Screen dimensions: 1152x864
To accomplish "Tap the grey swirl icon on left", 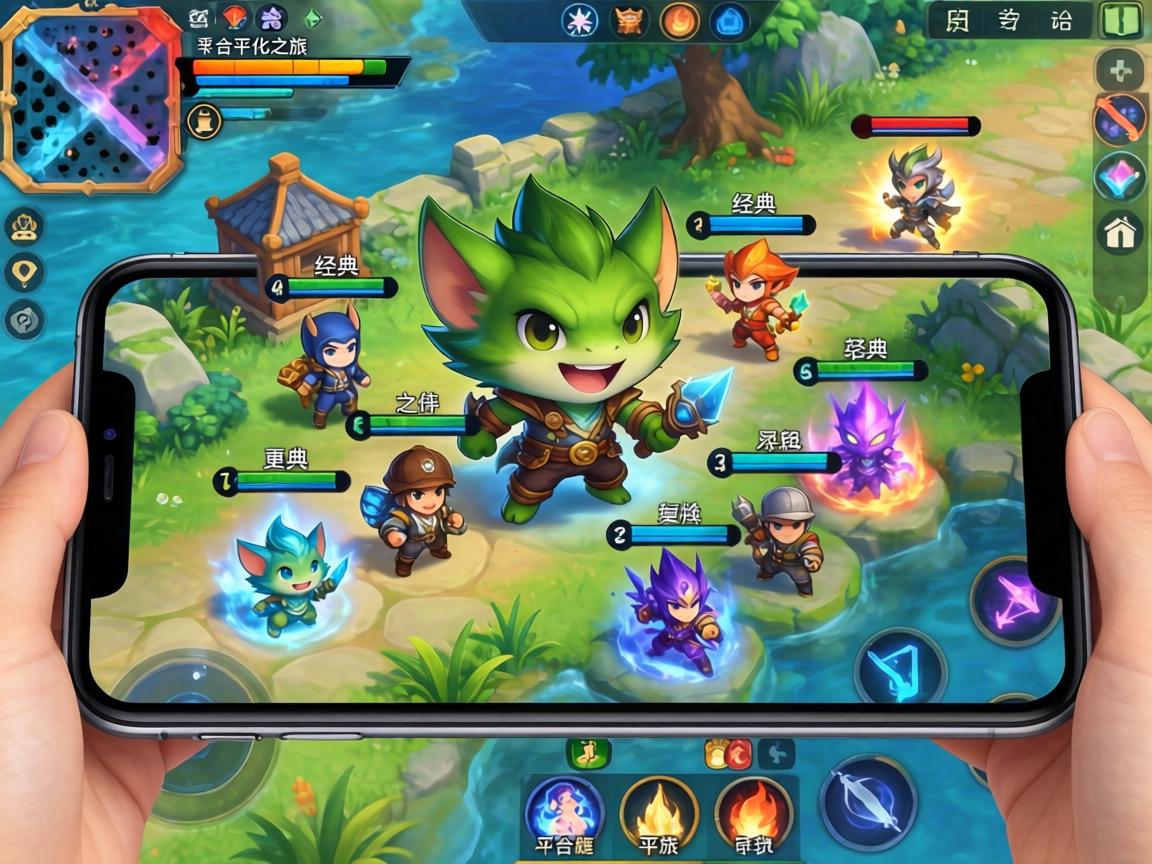I will click(23, 320).
